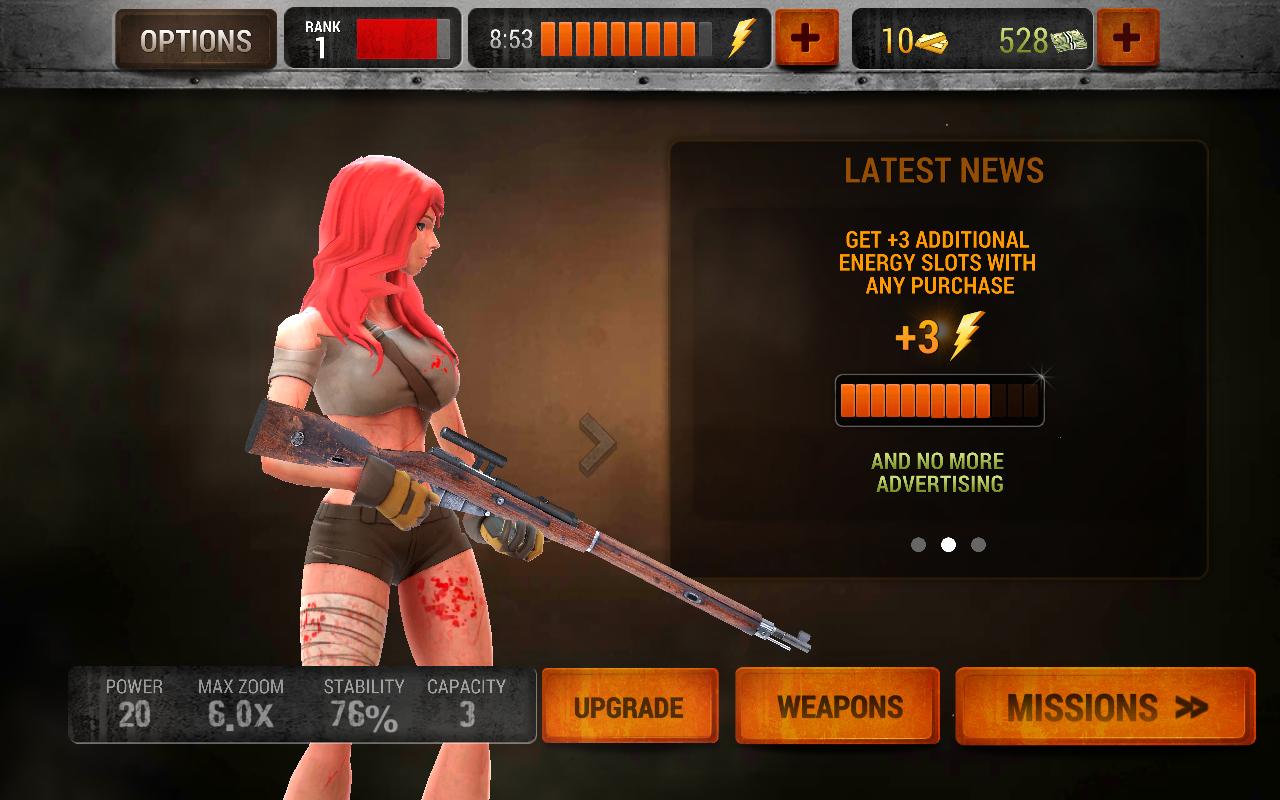
Task: Select the first news pagination dot
Action: [x=917, y=545]
